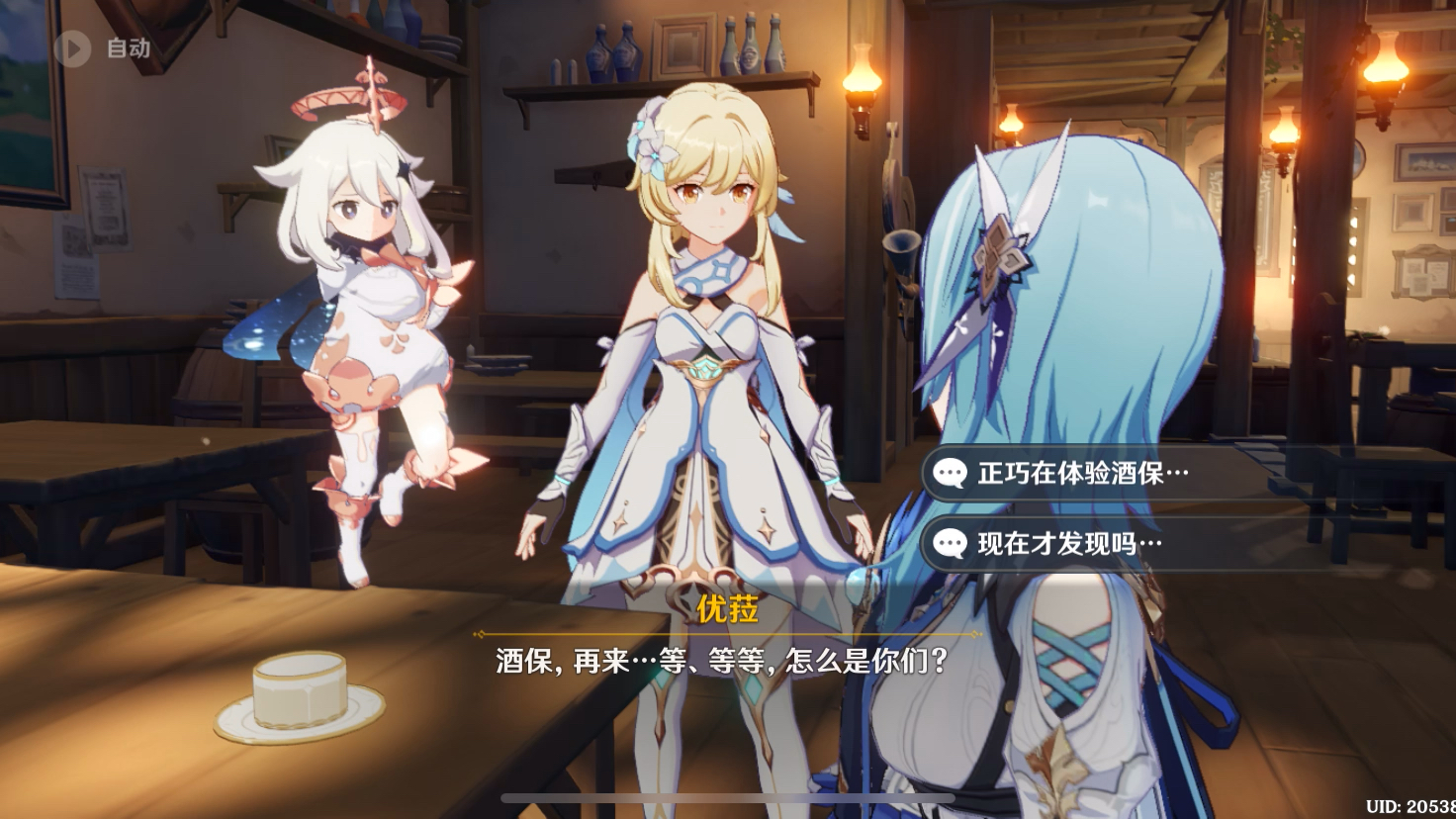Image resolution: width=1456 pixels, height=819 pixels.
Task: Click the chat bubble icon on second dialogue option
Action: (952, 545)
